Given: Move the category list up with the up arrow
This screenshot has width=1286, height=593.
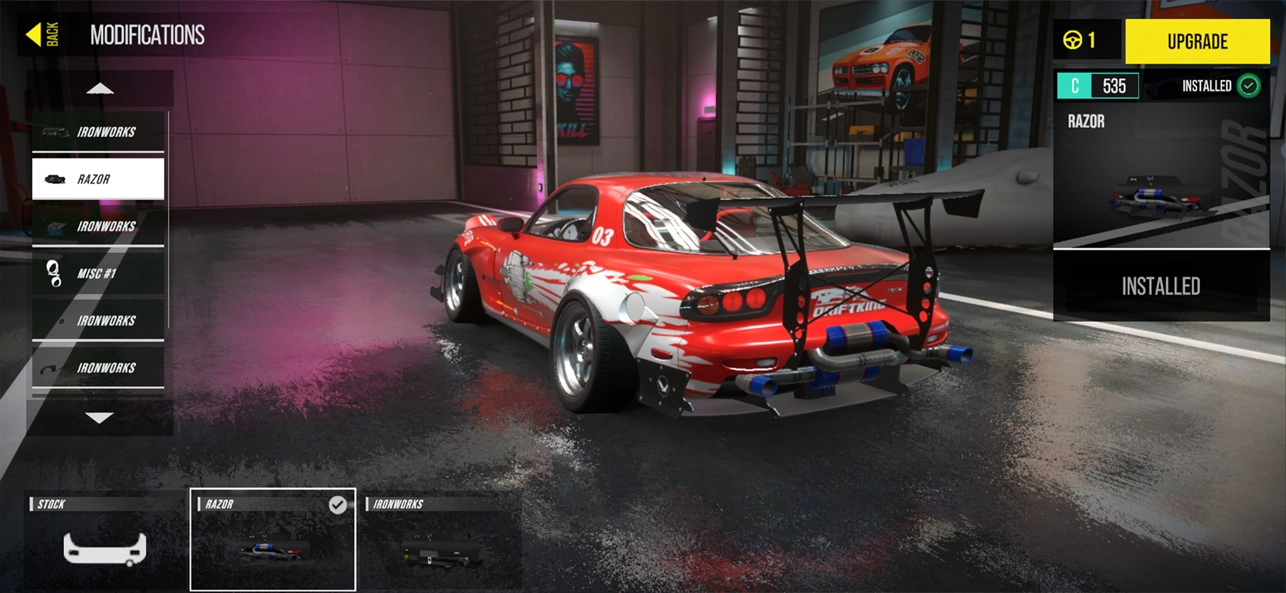Looking at the screenshot, I should (x=100, y=89).
